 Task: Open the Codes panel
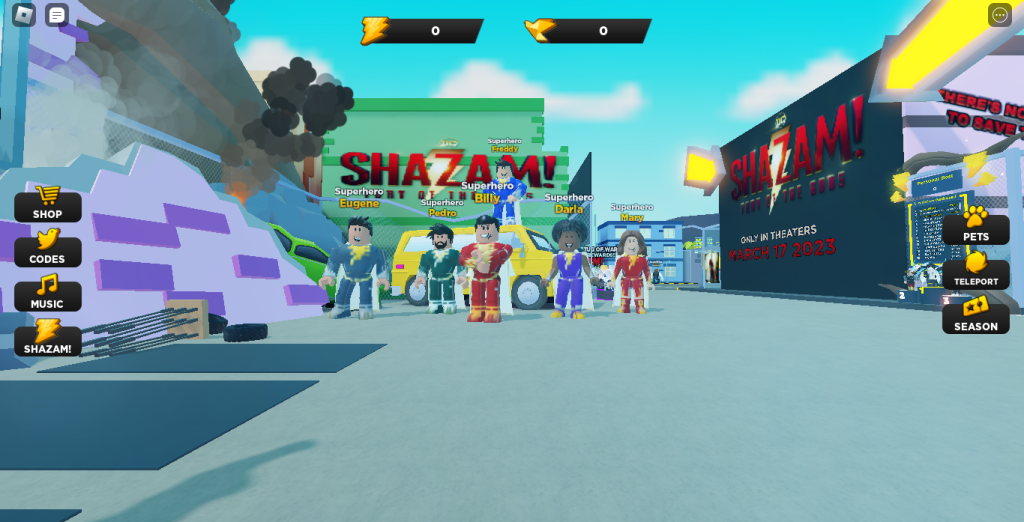click(47, 249)
